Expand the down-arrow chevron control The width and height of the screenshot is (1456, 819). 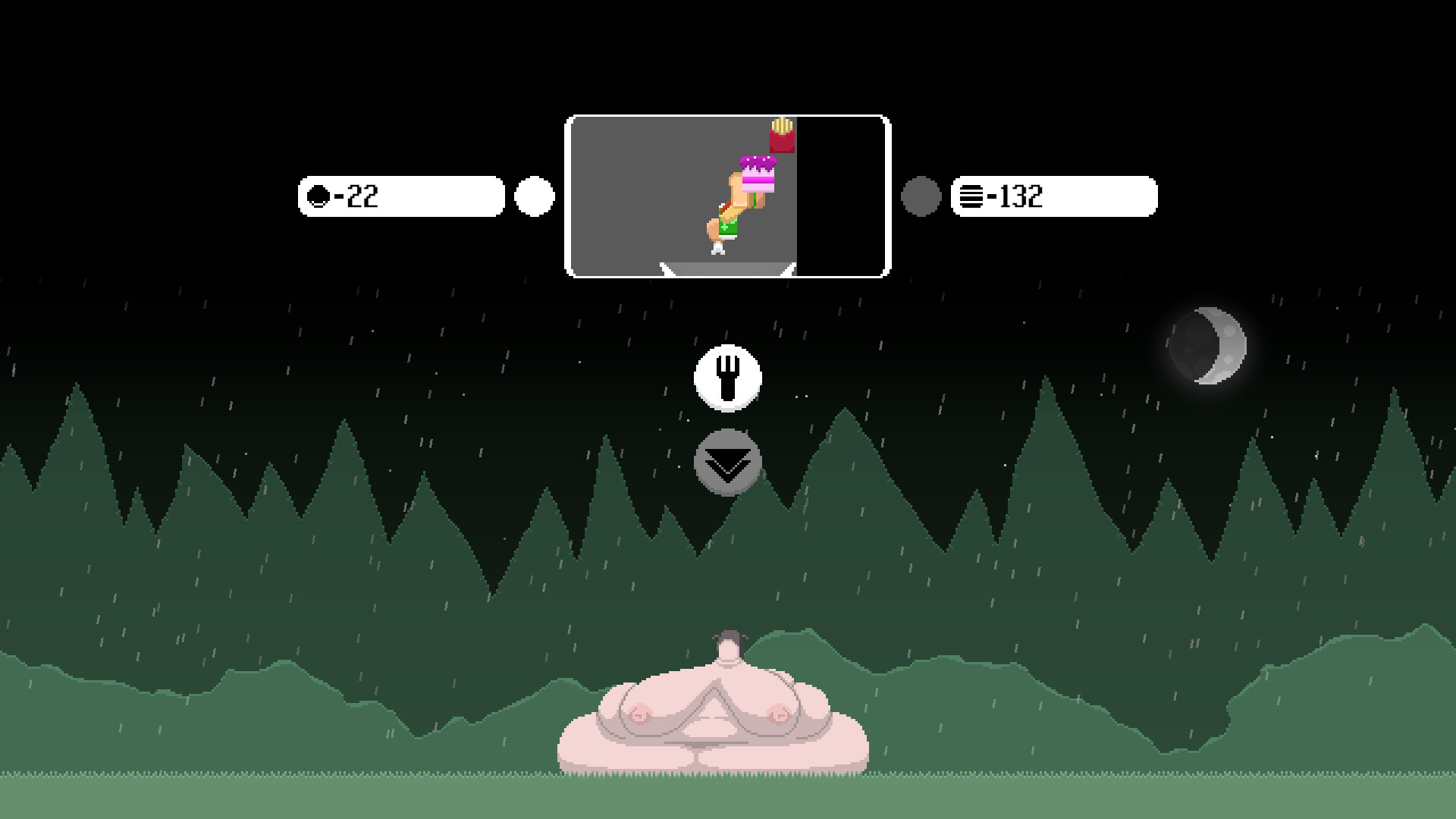(x=727, y=460)
